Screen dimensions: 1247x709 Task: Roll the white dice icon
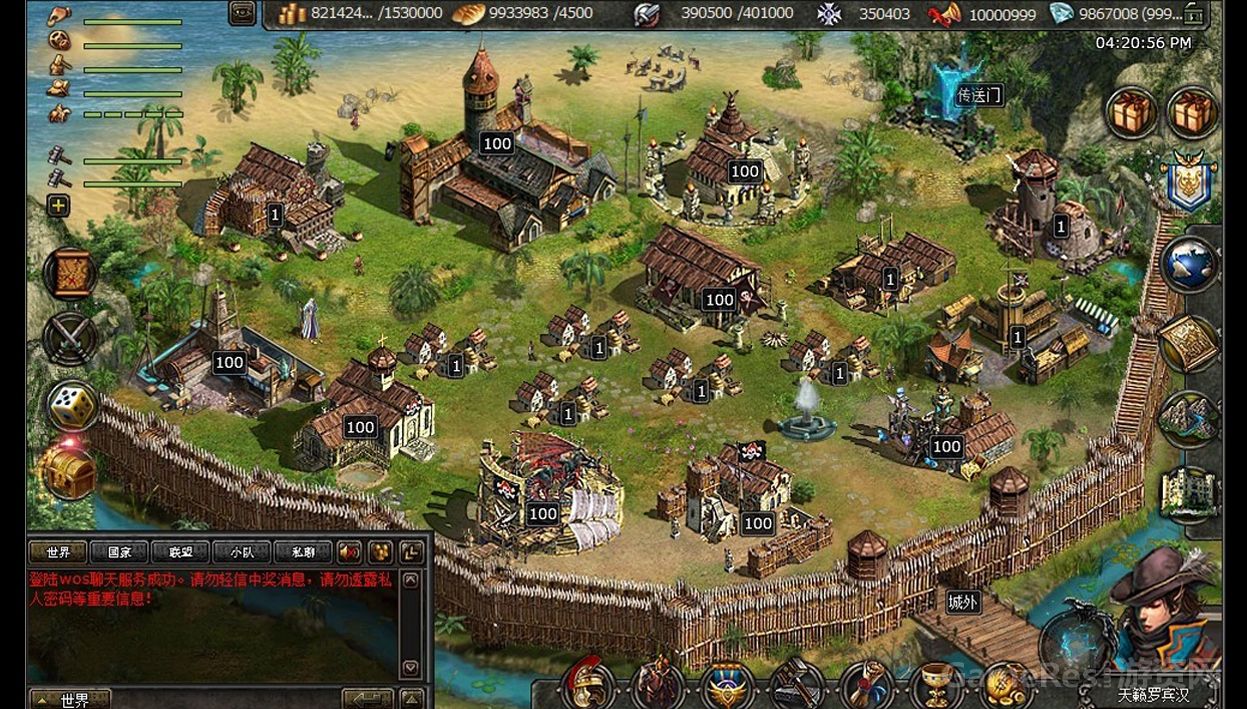pyautogui.click(x=72, y=405)
